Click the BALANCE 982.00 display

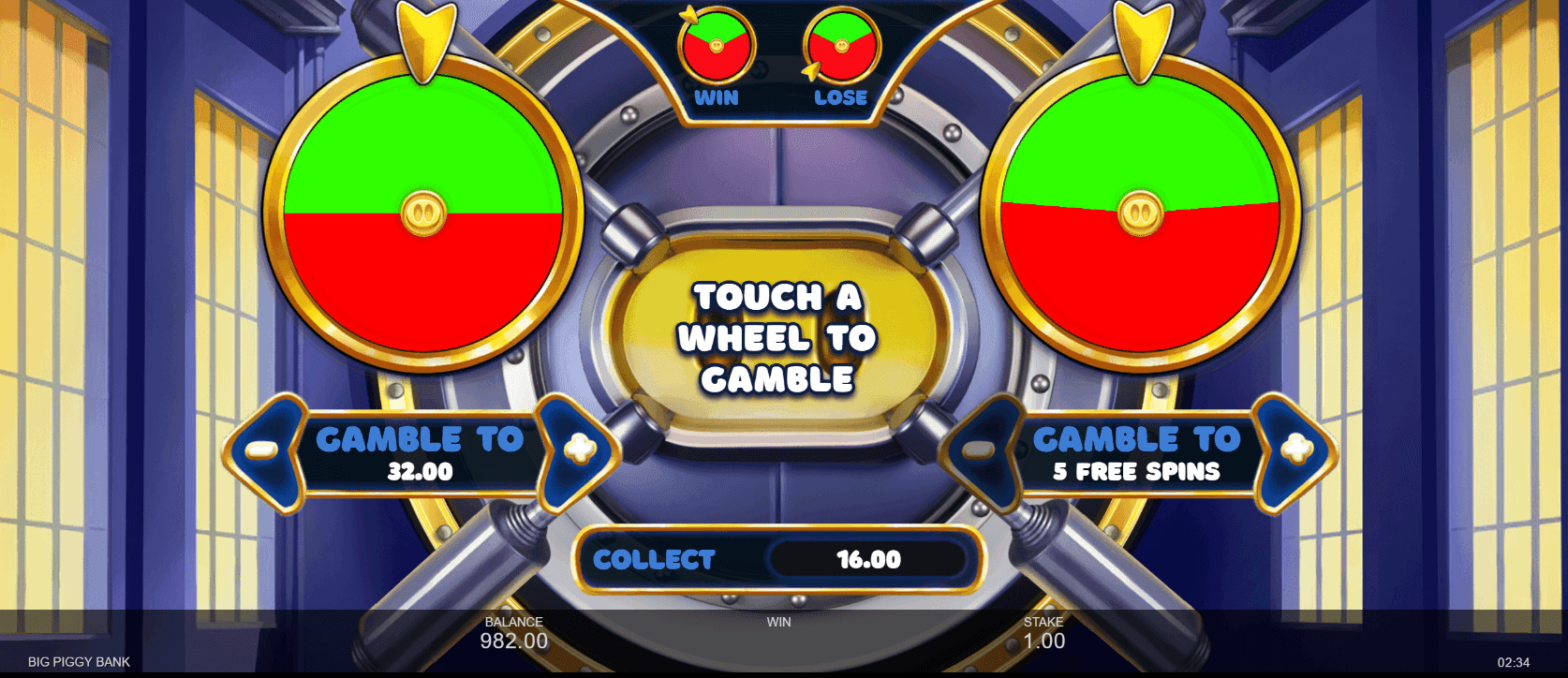[x=512, y=633]
